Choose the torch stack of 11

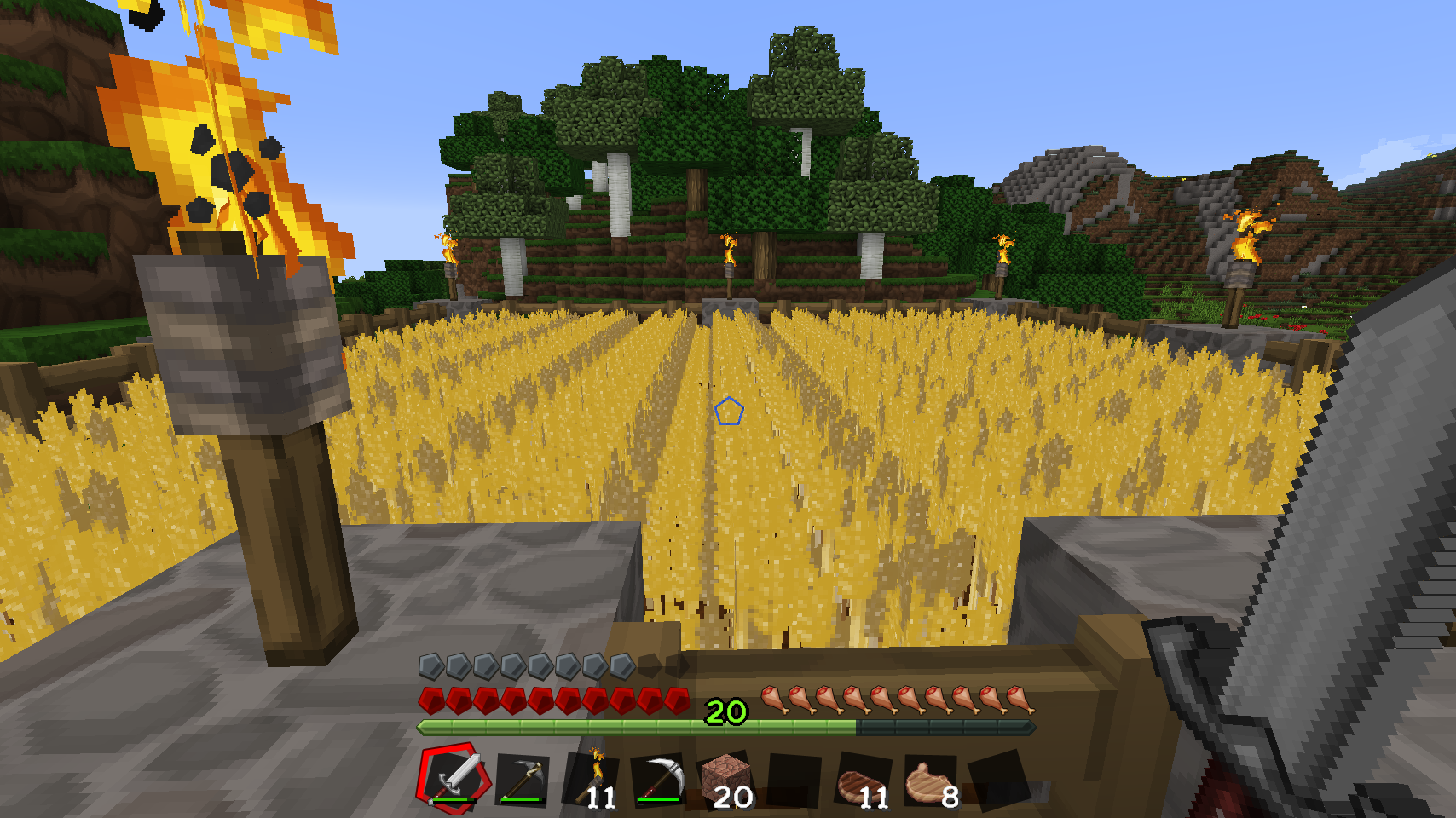593,779
